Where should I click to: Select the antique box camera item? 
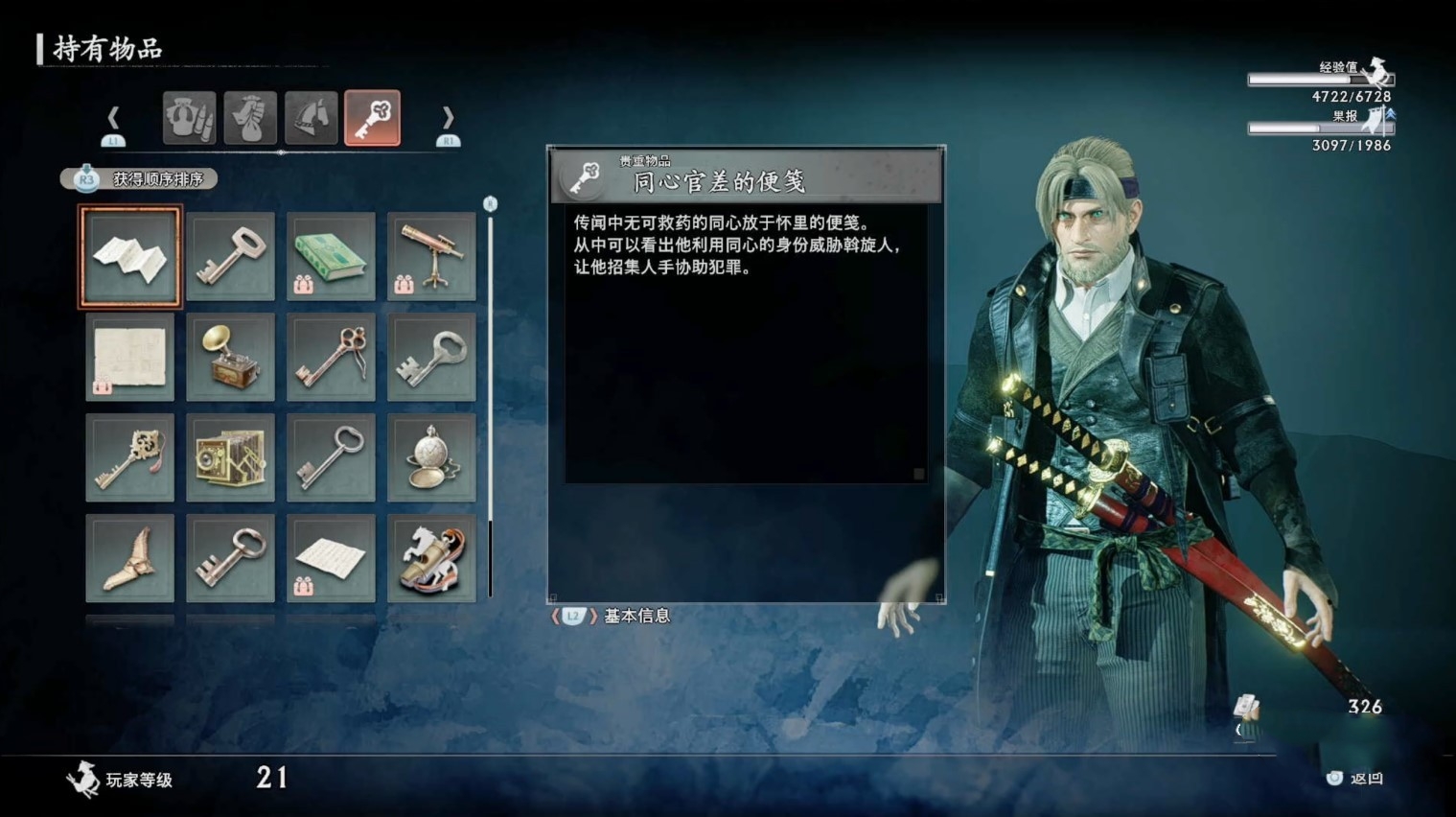coord(230,458)
